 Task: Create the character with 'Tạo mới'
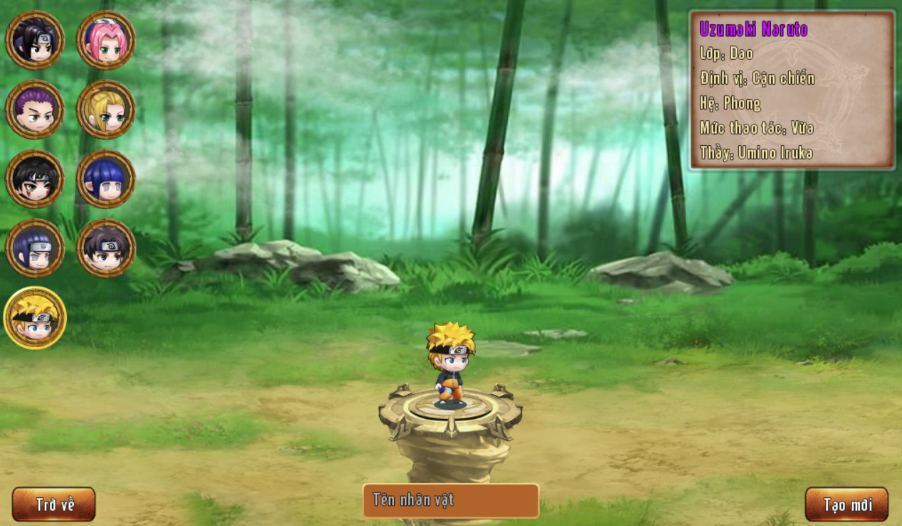(847, 504)
